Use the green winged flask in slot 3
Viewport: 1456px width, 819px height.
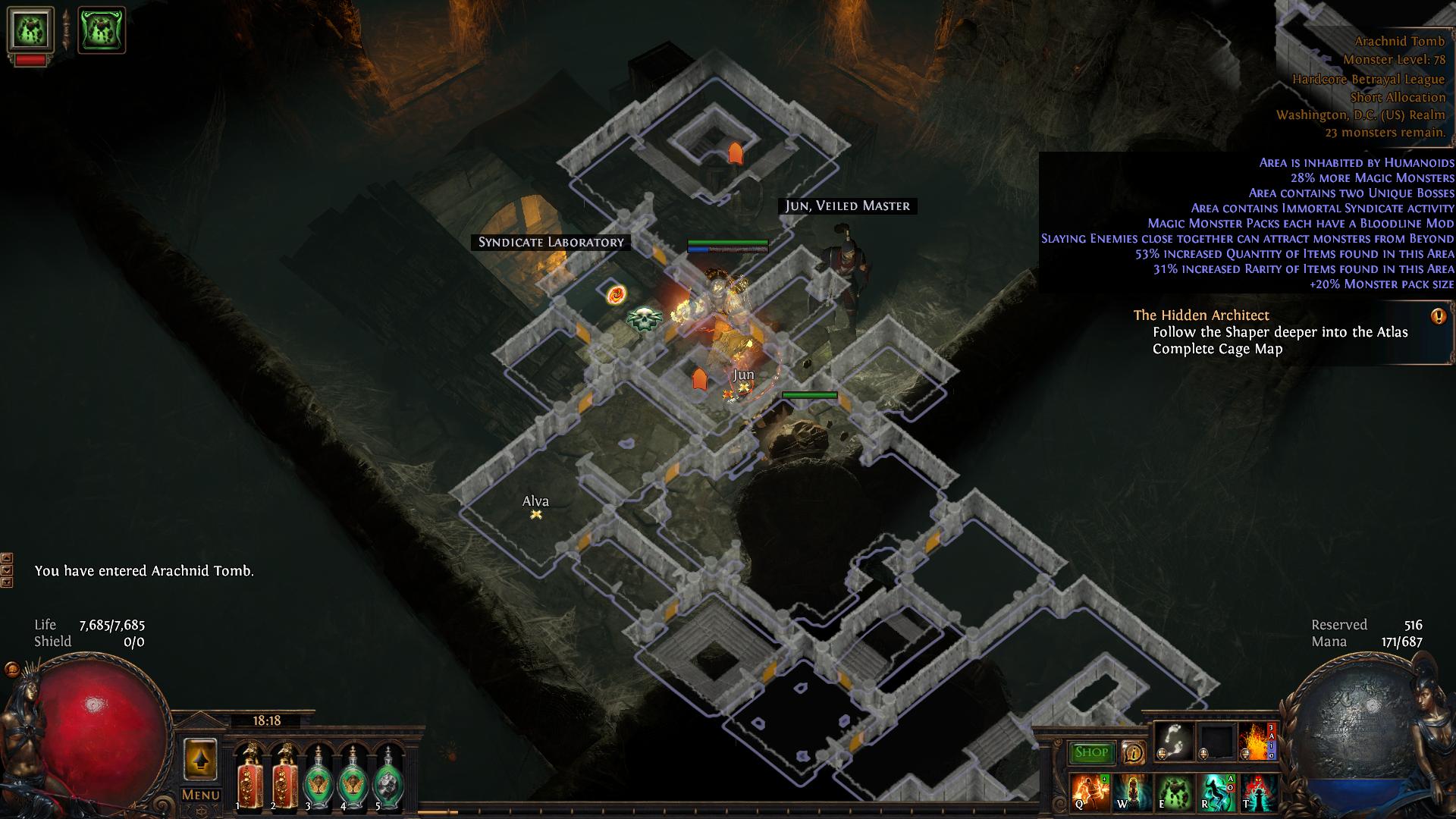(x=318, y=777)
